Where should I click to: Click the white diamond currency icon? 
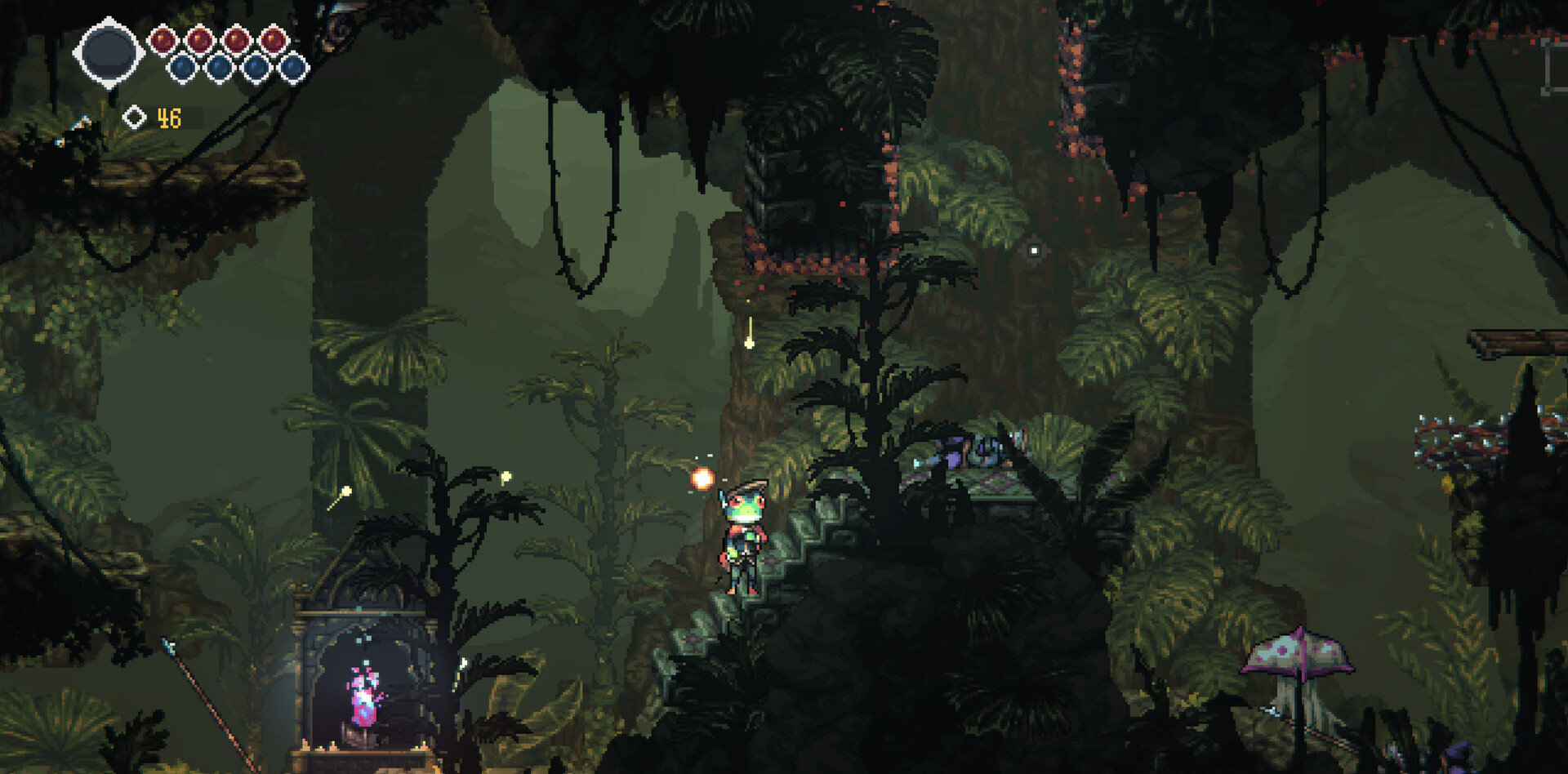136,117
